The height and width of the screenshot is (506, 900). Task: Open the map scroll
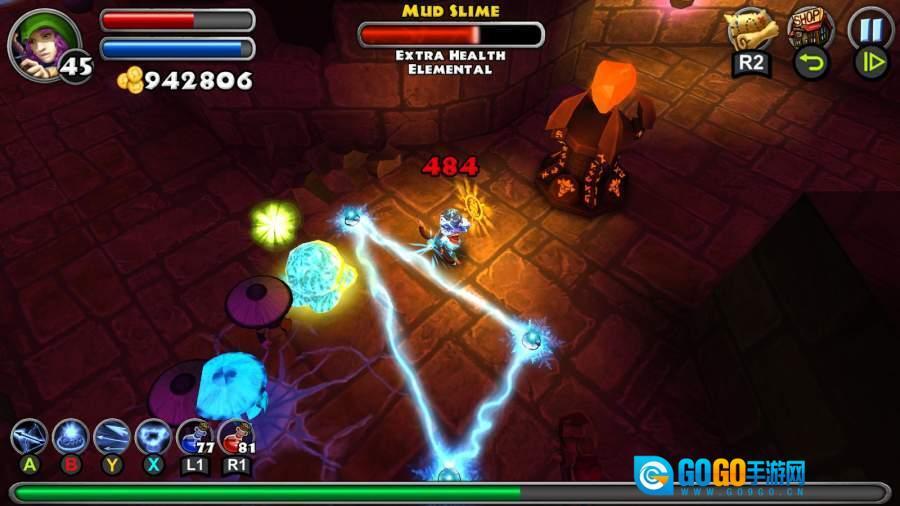(750, 28)
